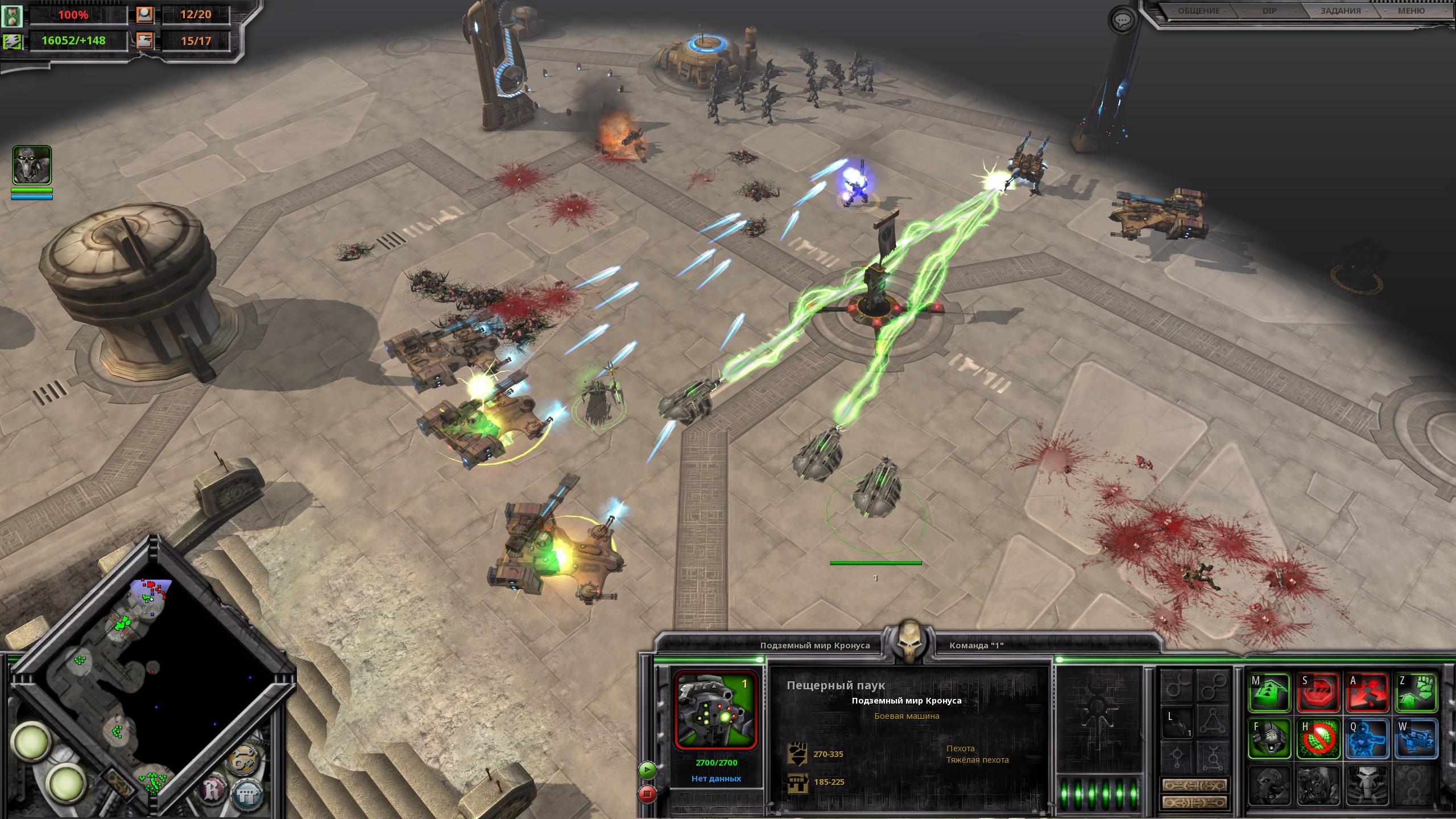Activate the green fist attack-move command
Image resolution: width=1456 pixels, height=819 pixels.
1416,692
